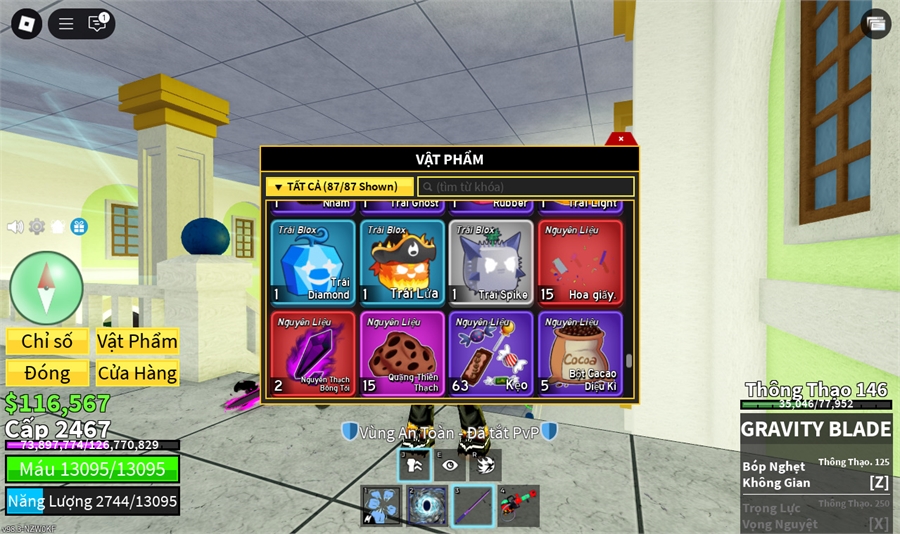Toggle the speaker sound icon
Screen dimensions: 900x534
point(15,227)
